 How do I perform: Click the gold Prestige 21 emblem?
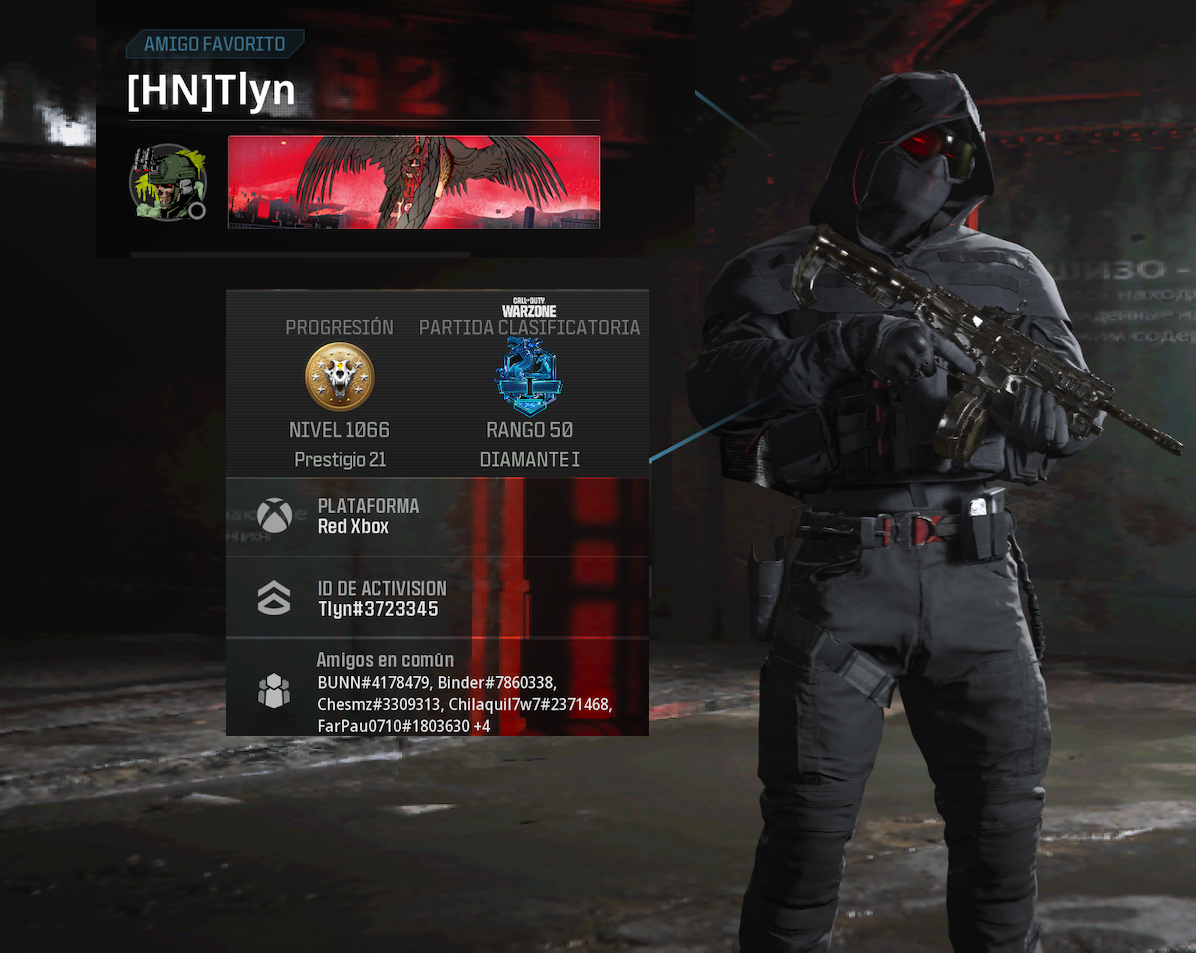point(339,377)
